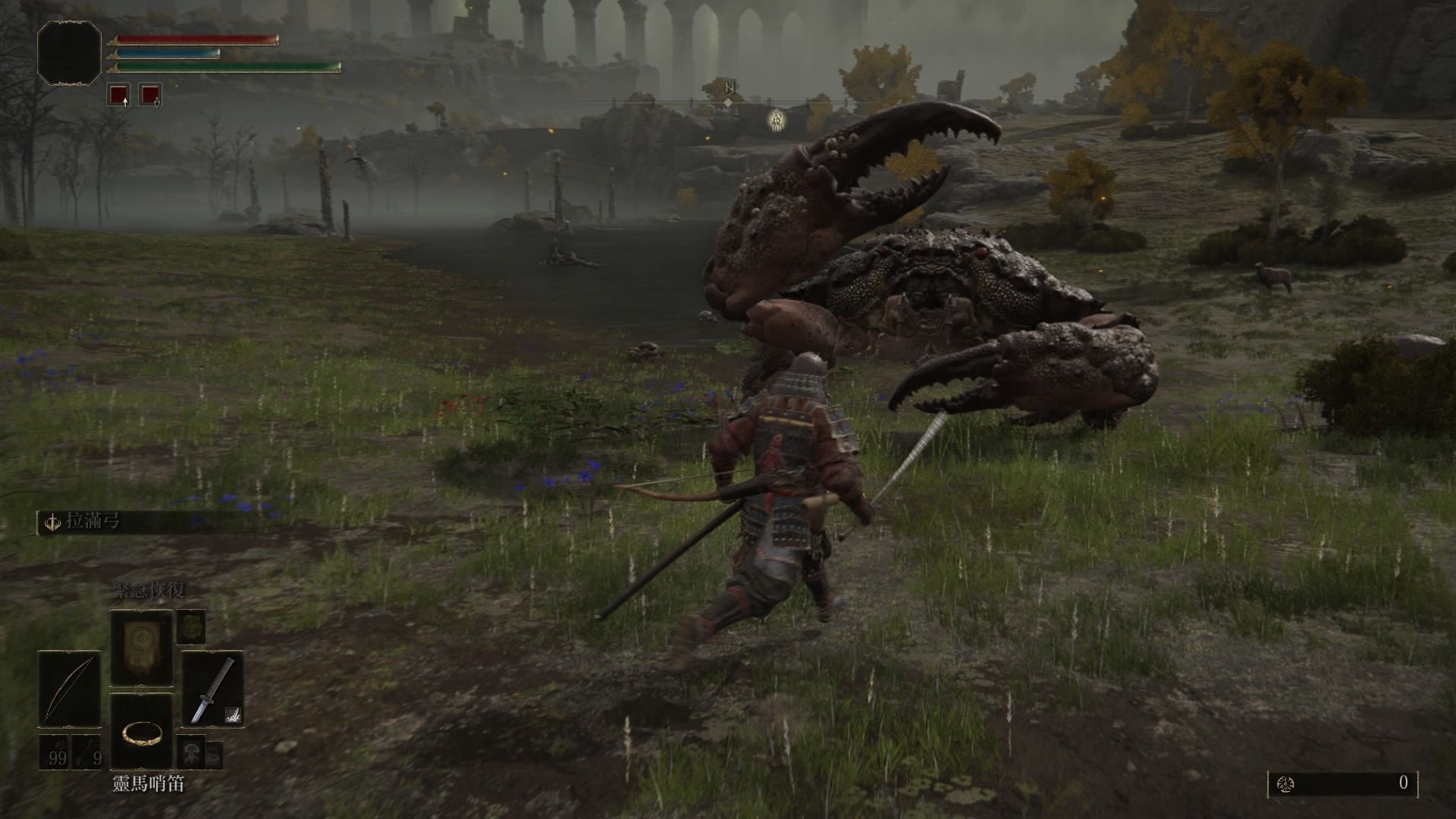Click the second arrow slot showing 9
Image resolution: width=1456 pixels, height=819 pixels.
(x=87, y=752)
